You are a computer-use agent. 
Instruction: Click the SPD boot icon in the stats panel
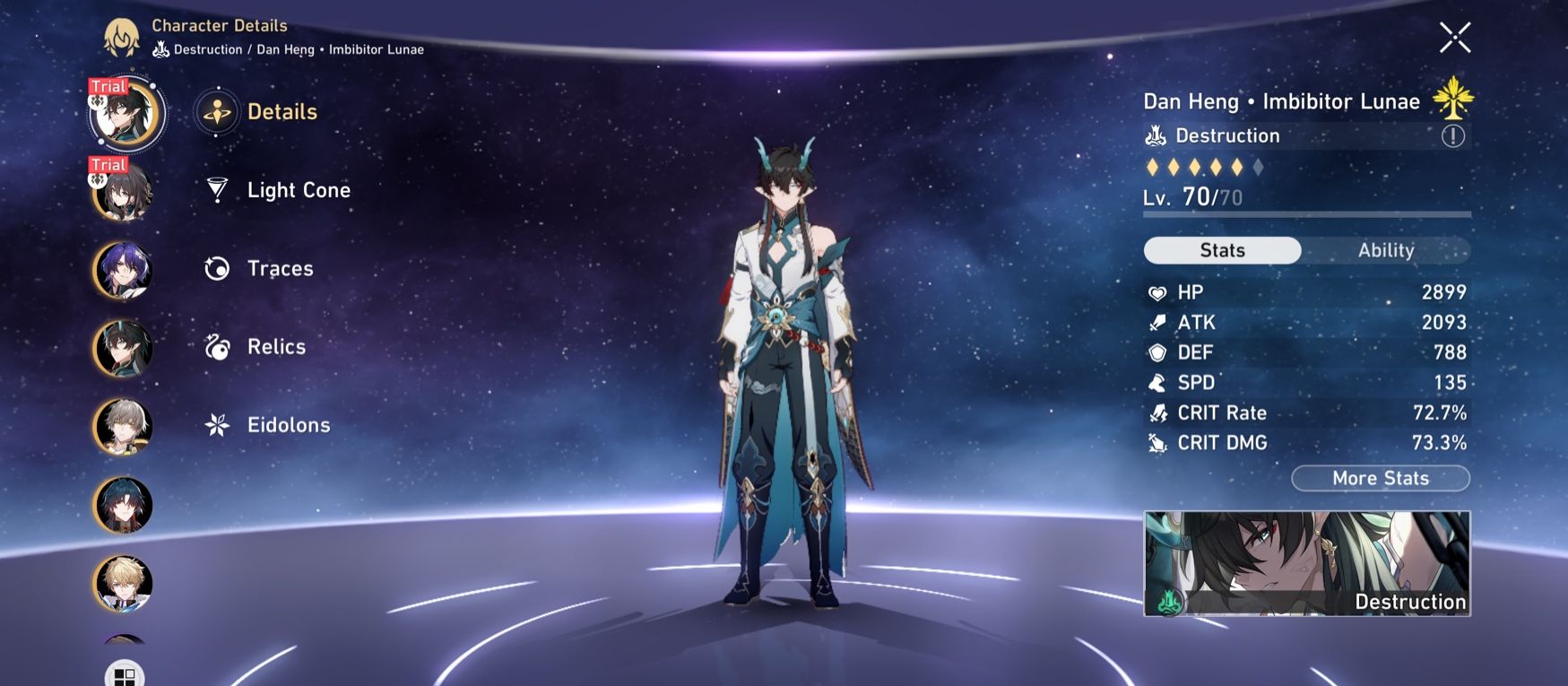point(1157,382)
